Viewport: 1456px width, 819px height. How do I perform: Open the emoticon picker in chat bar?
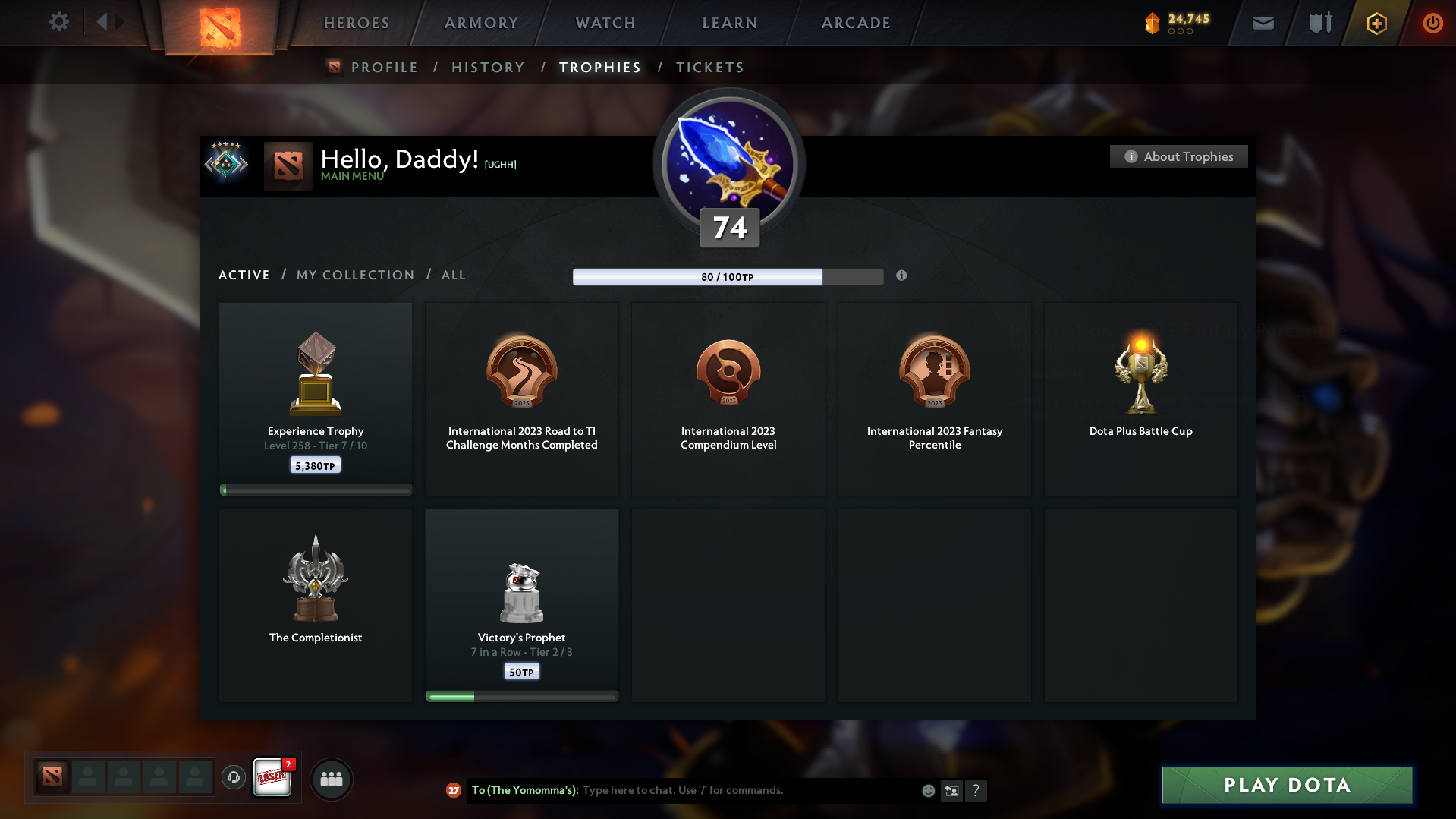click(x=927, y=790)
